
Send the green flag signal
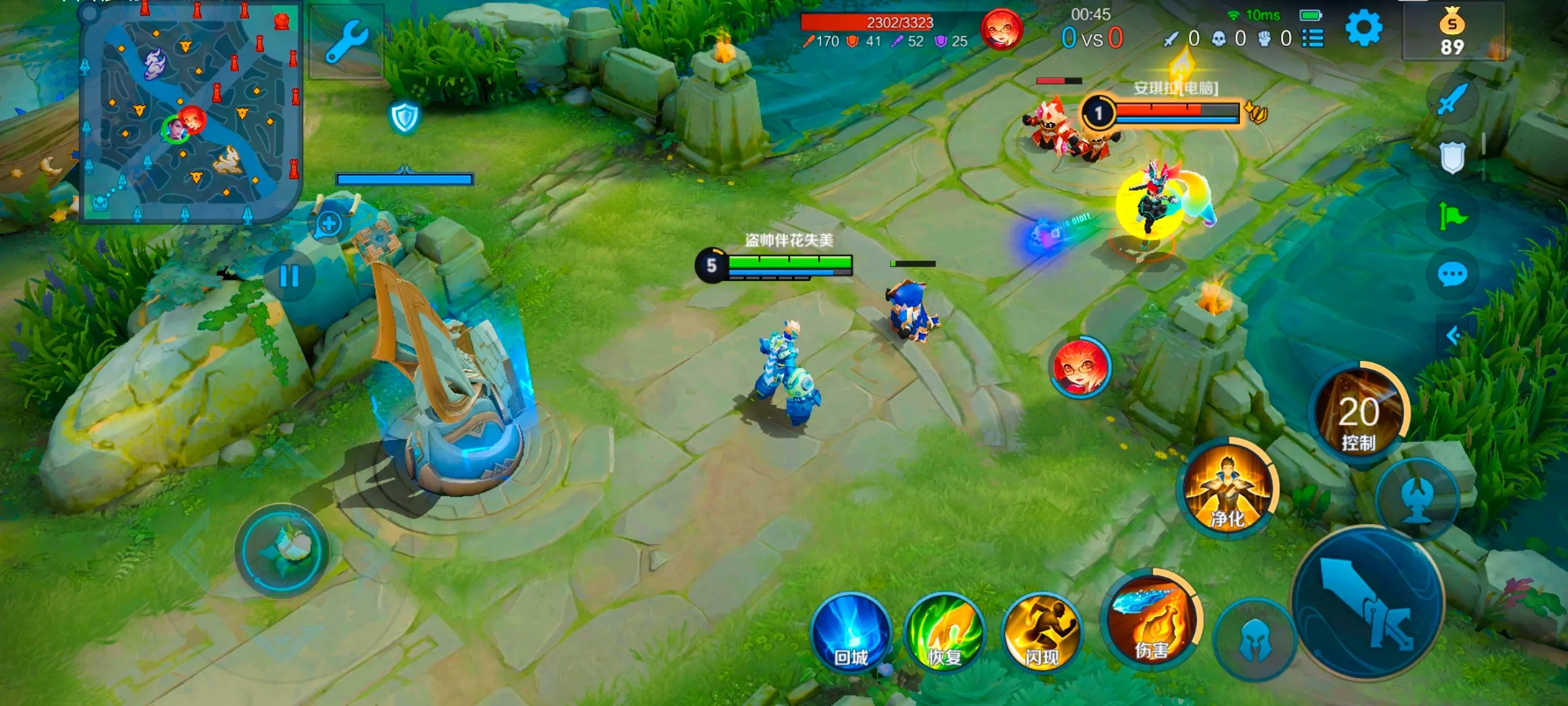(1452, 215)
